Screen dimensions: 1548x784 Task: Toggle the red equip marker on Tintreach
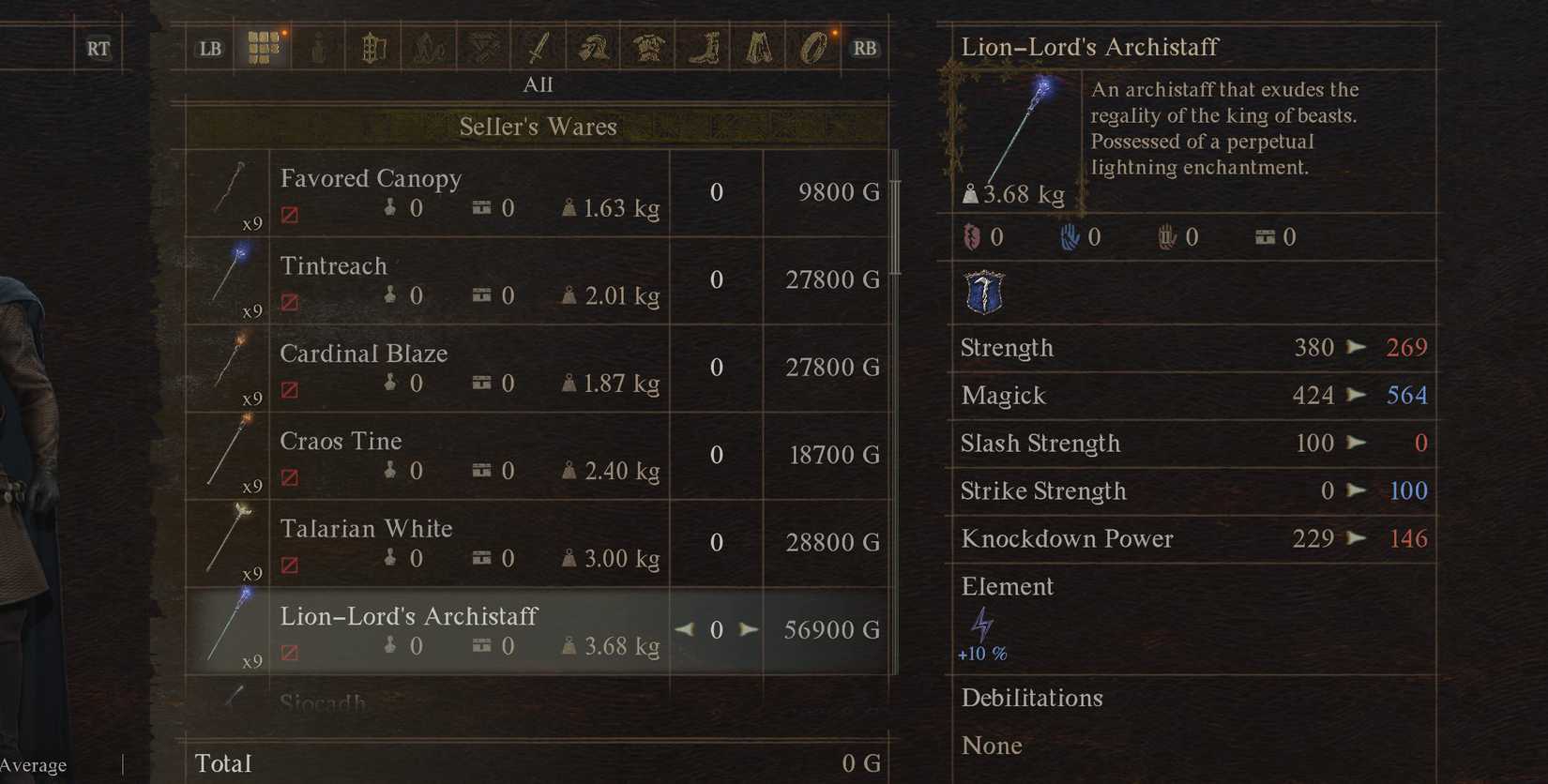tap(291, 302)
